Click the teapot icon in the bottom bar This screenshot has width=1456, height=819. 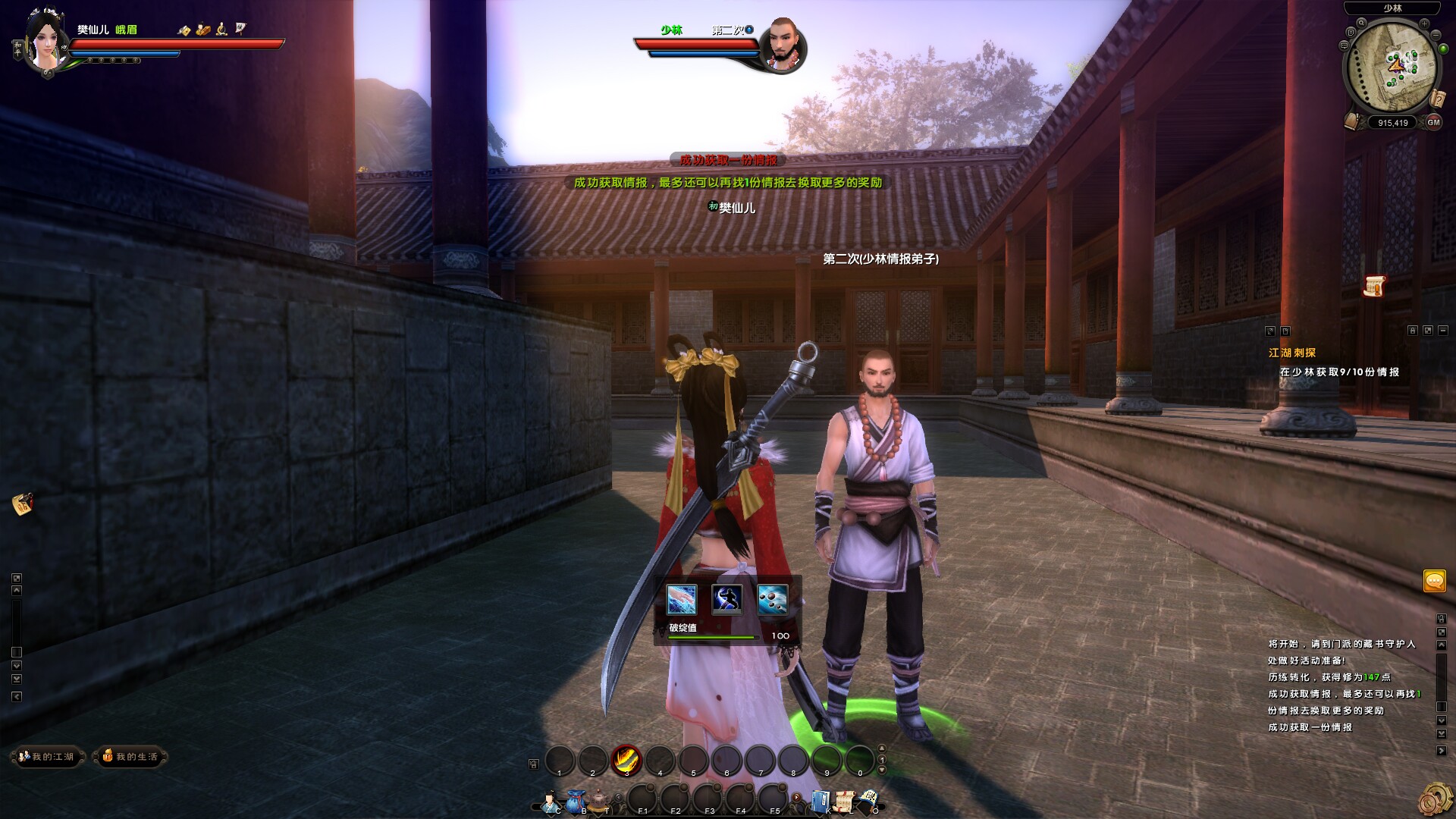600,801
